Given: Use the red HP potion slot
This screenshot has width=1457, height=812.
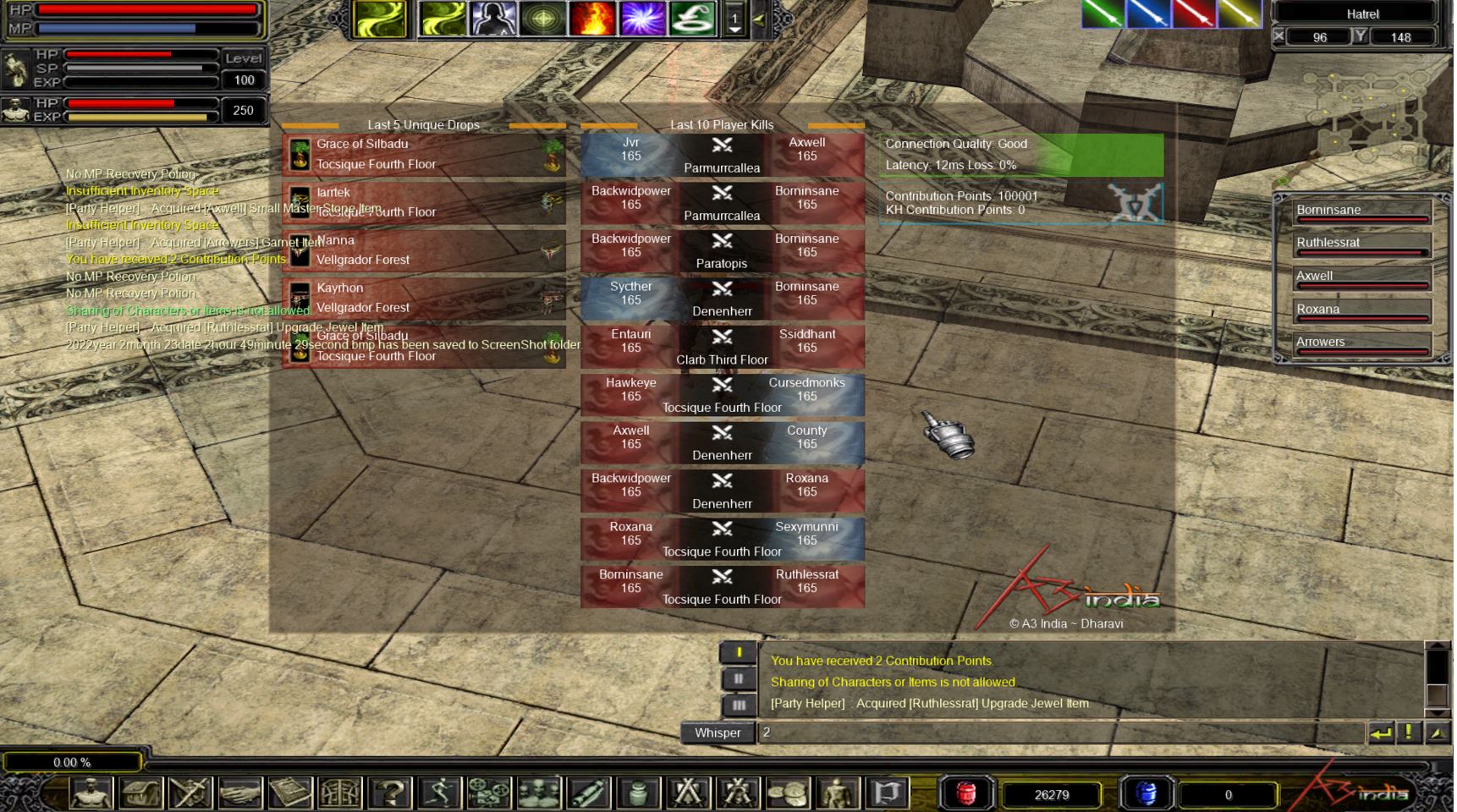Looking at the screenshot, I should click(x=966, y=793).
